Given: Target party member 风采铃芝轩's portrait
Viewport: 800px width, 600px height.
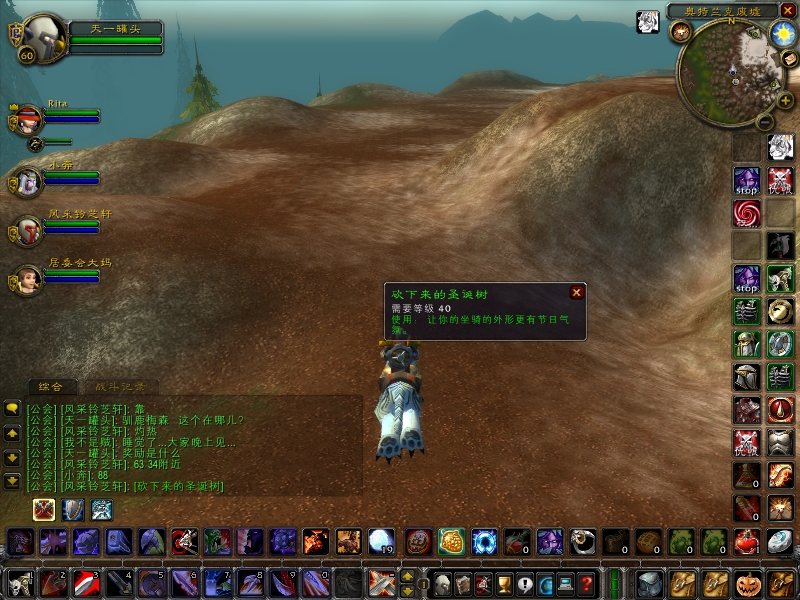Looking at the screenshot, I should 27,231.
